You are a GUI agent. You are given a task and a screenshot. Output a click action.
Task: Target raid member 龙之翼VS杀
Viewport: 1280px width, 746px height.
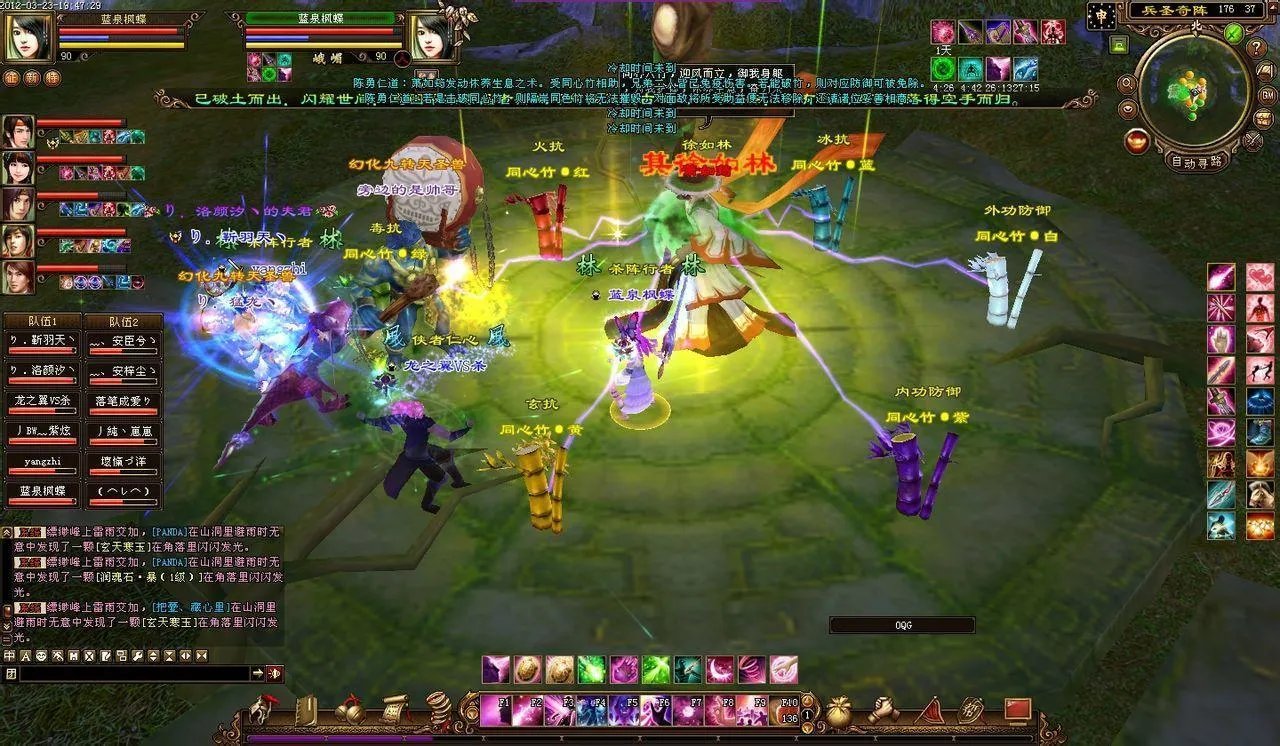coord(42,400)
